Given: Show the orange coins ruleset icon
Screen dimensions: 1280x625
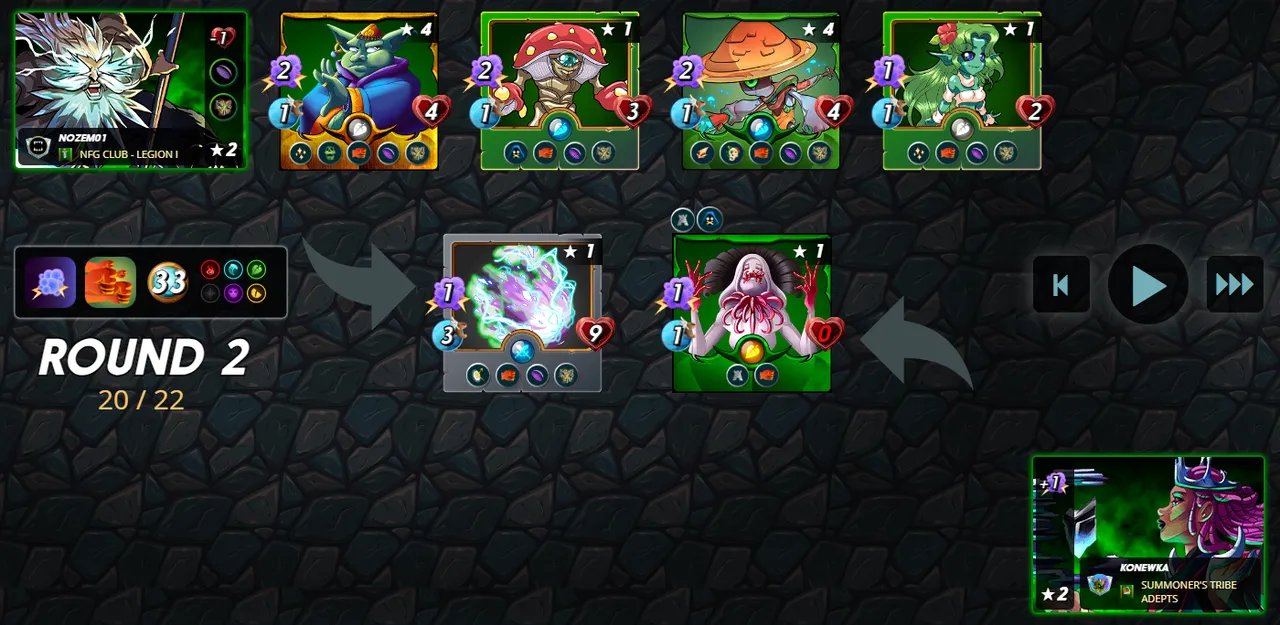Looking at the screenshot, I should tap(110, 283).
